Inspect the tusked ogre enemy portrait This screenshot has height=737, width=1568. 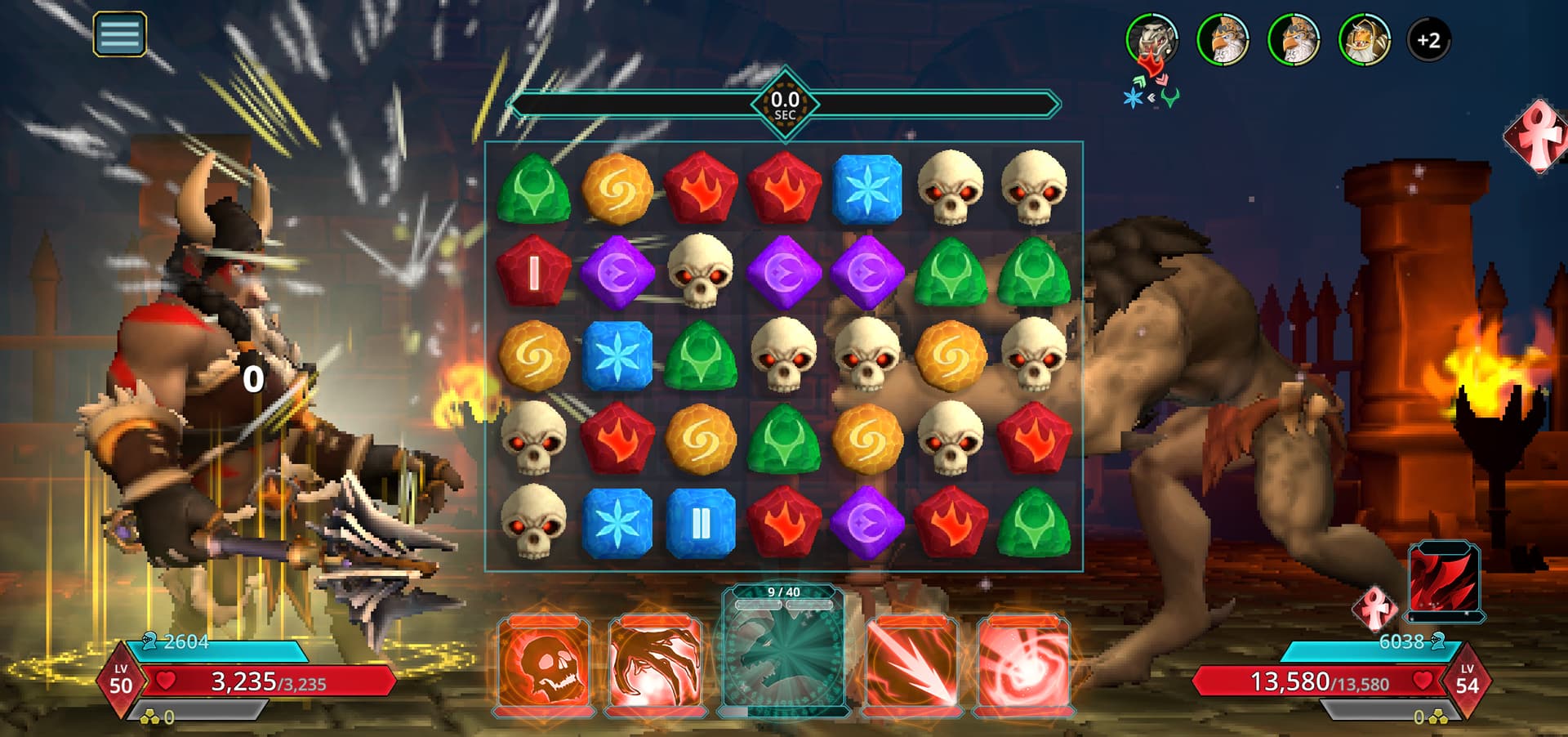click(x=1151, y=39)
